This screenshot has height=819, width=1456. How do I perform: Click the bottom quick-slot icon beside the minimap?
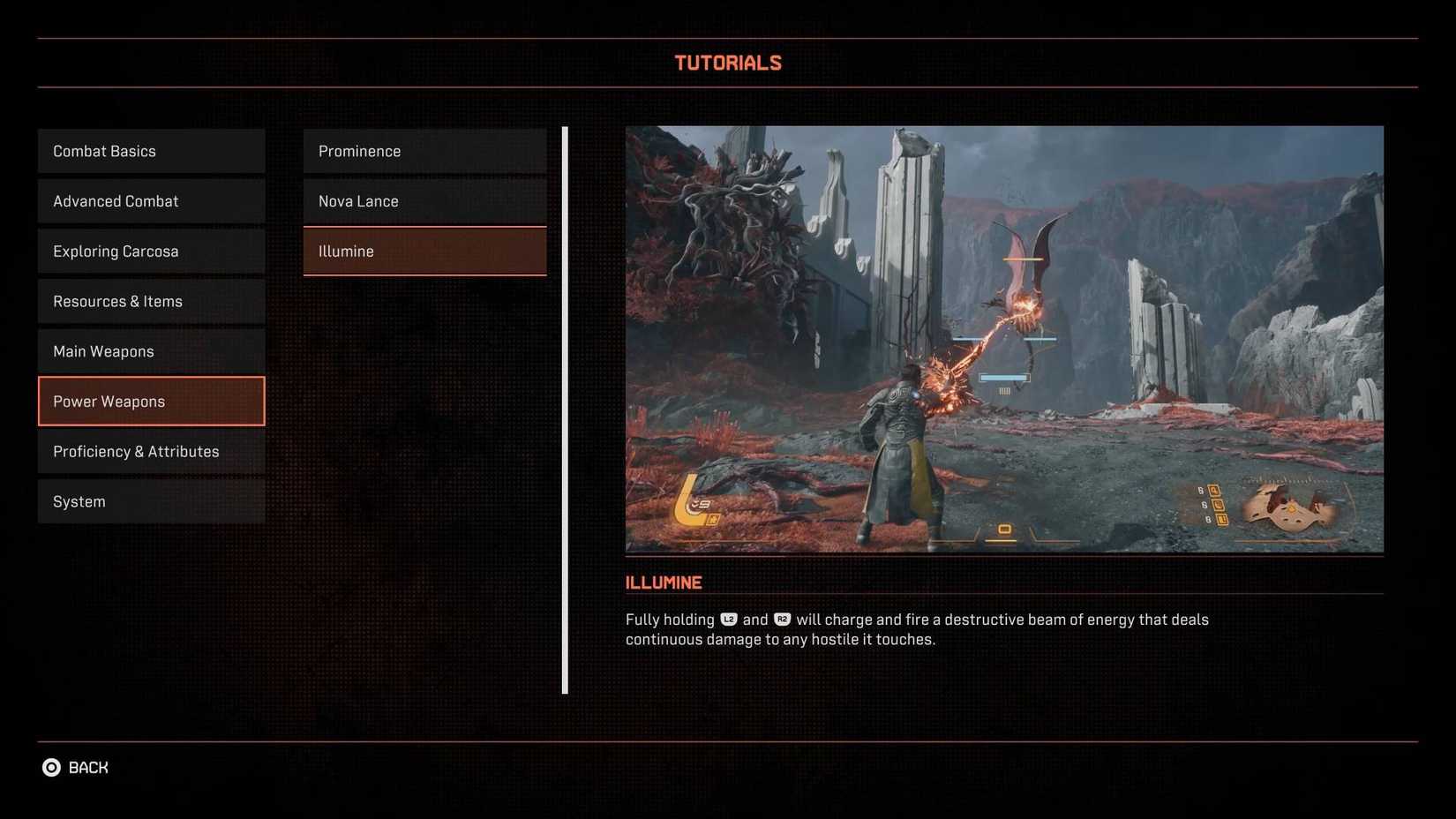(x=1220, y=520)
